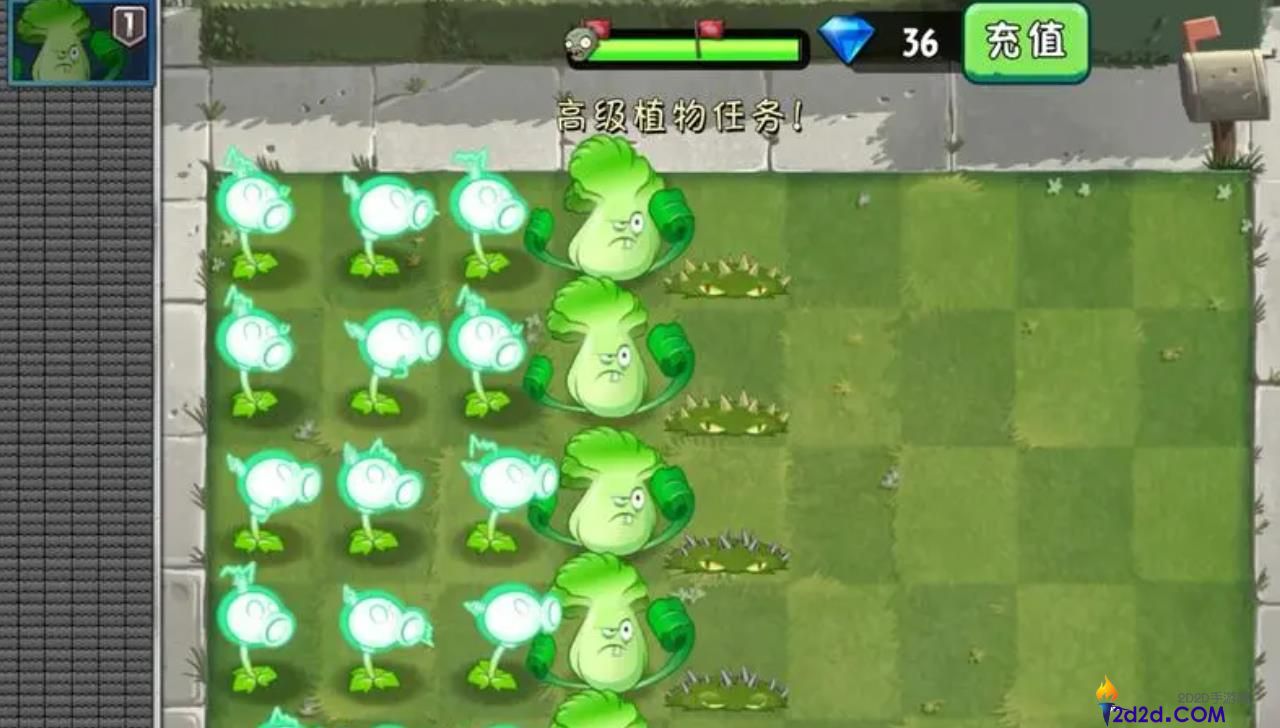This screenshot has height=728, width=1280.
Task: Tap the second red flag marker
Action: pyautogui.click(x=710, y=29)
